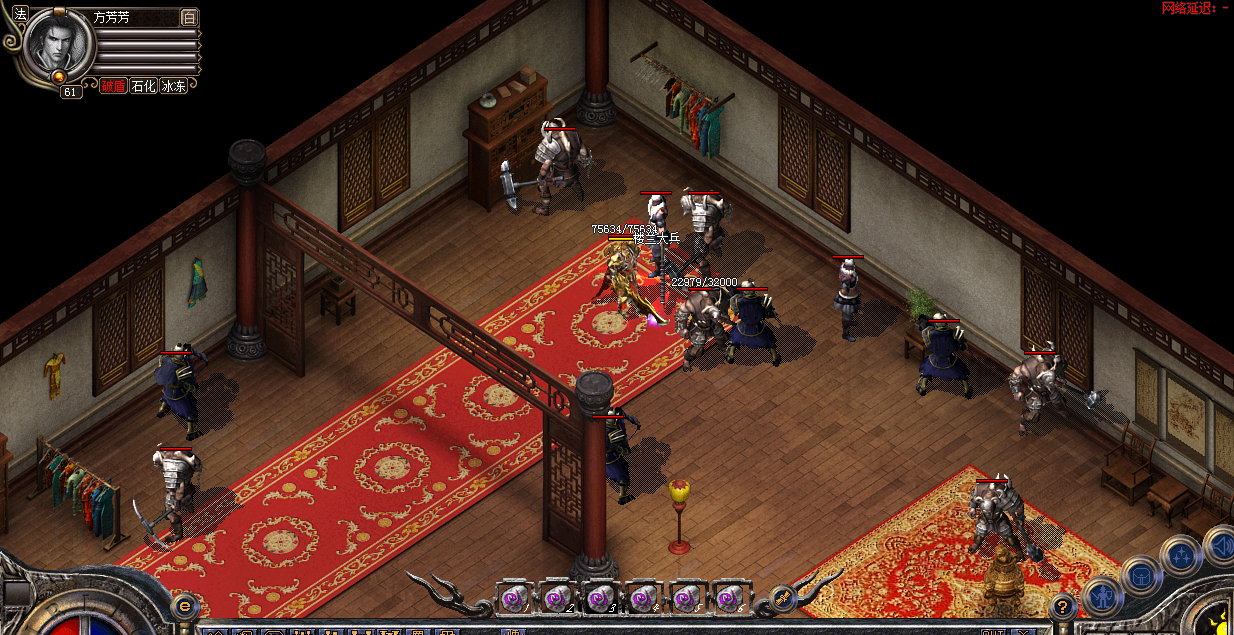The height and width of the screenshot is (635, 1234).
Task: Click the 法 class badge by portrait
Action: tap(20, 15)
